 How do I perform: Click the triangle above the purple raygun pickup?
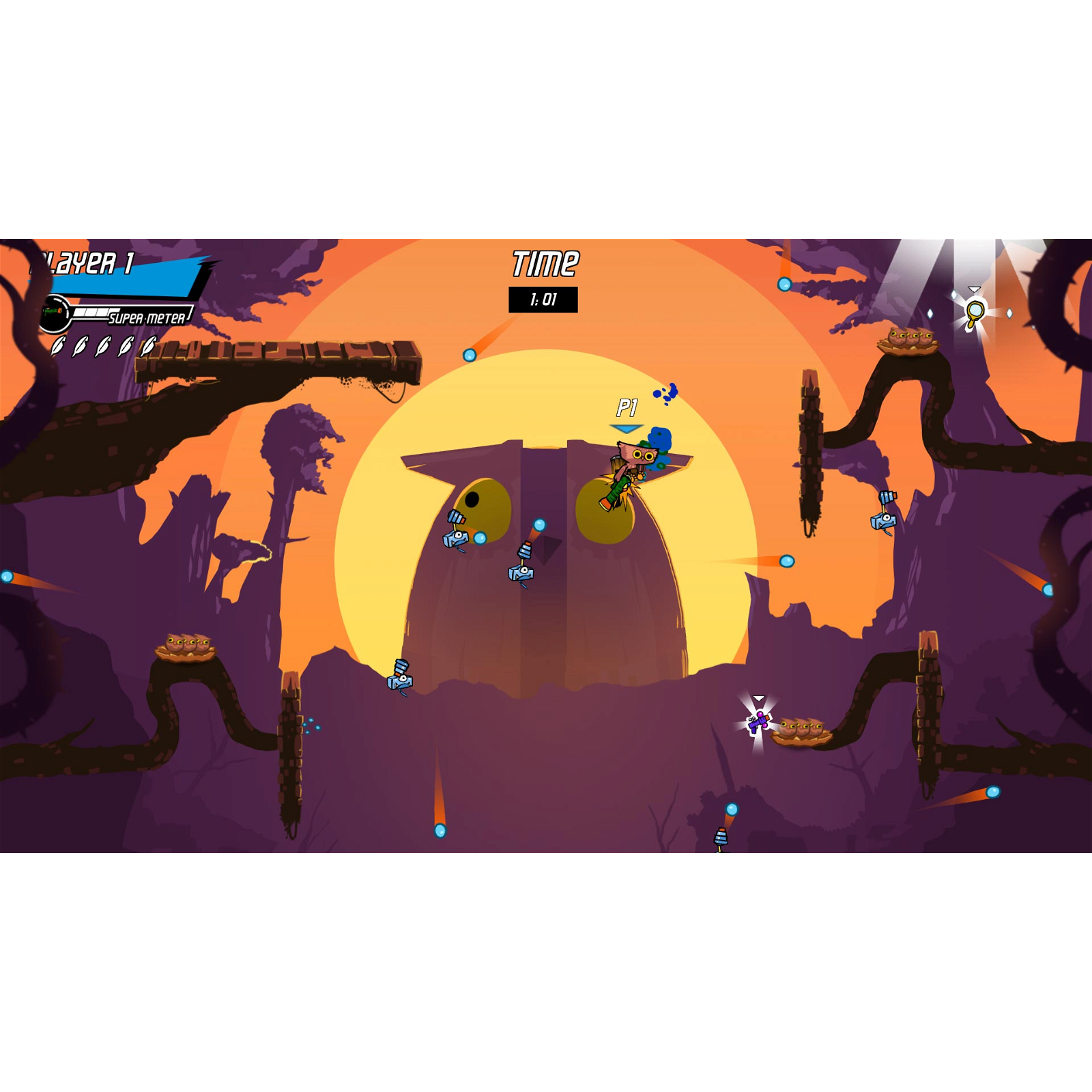point(759,697)
